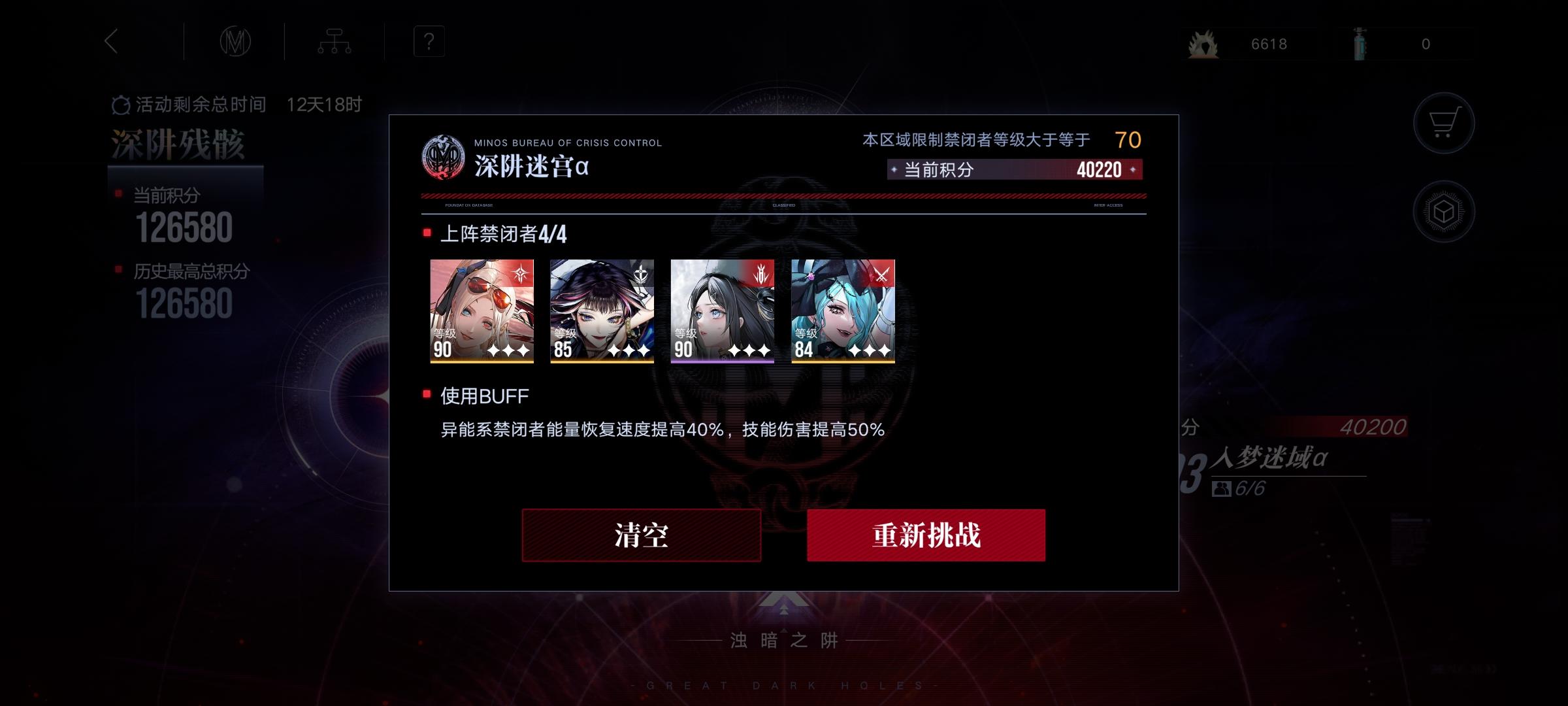Open the supply cube icon on right edge
The height and width of the screenshot is (706, 1568).
coord(1445,210)
